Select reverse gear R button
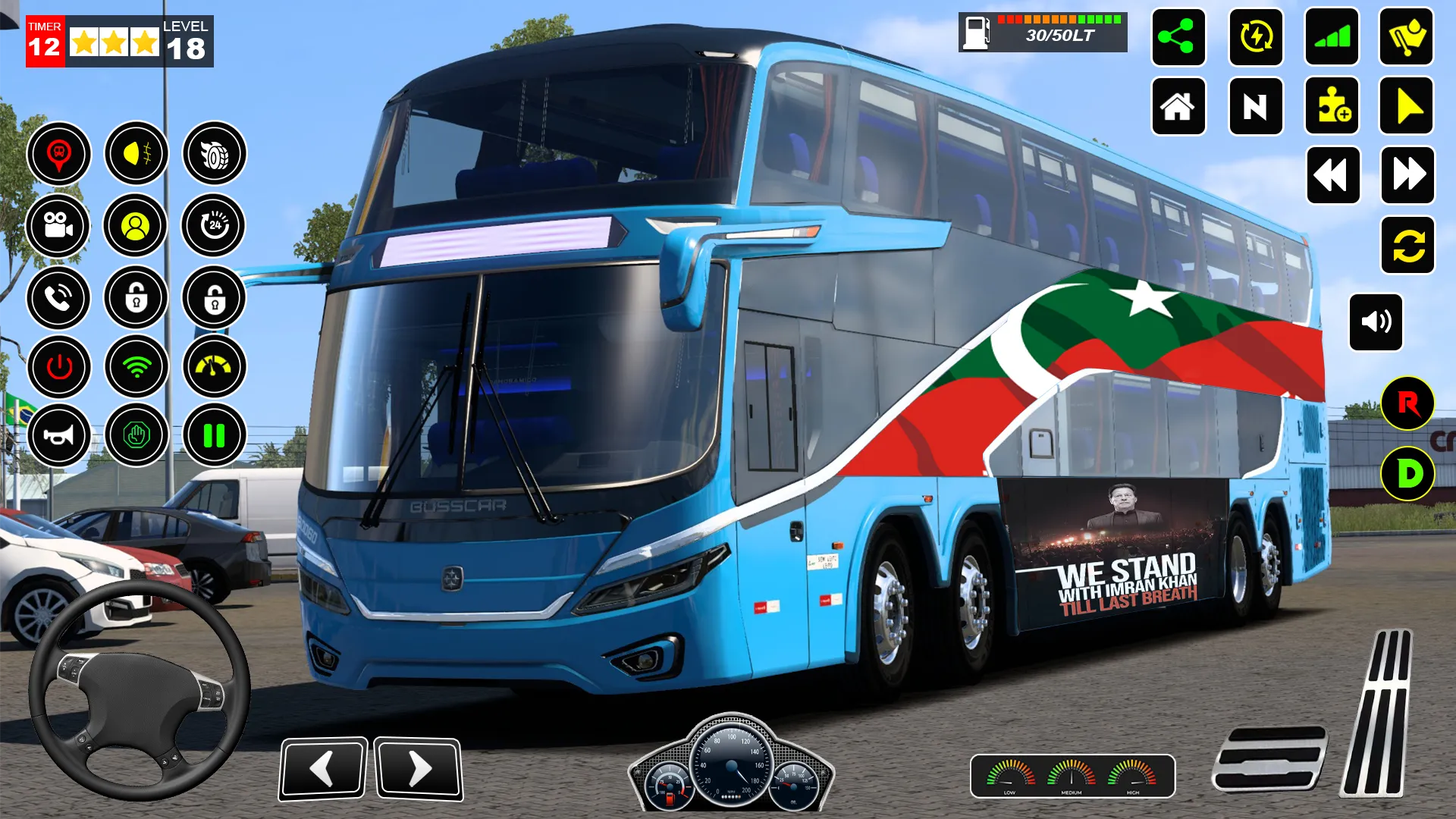Viewport: 1456px width, 819px height. coord(1407,403)
